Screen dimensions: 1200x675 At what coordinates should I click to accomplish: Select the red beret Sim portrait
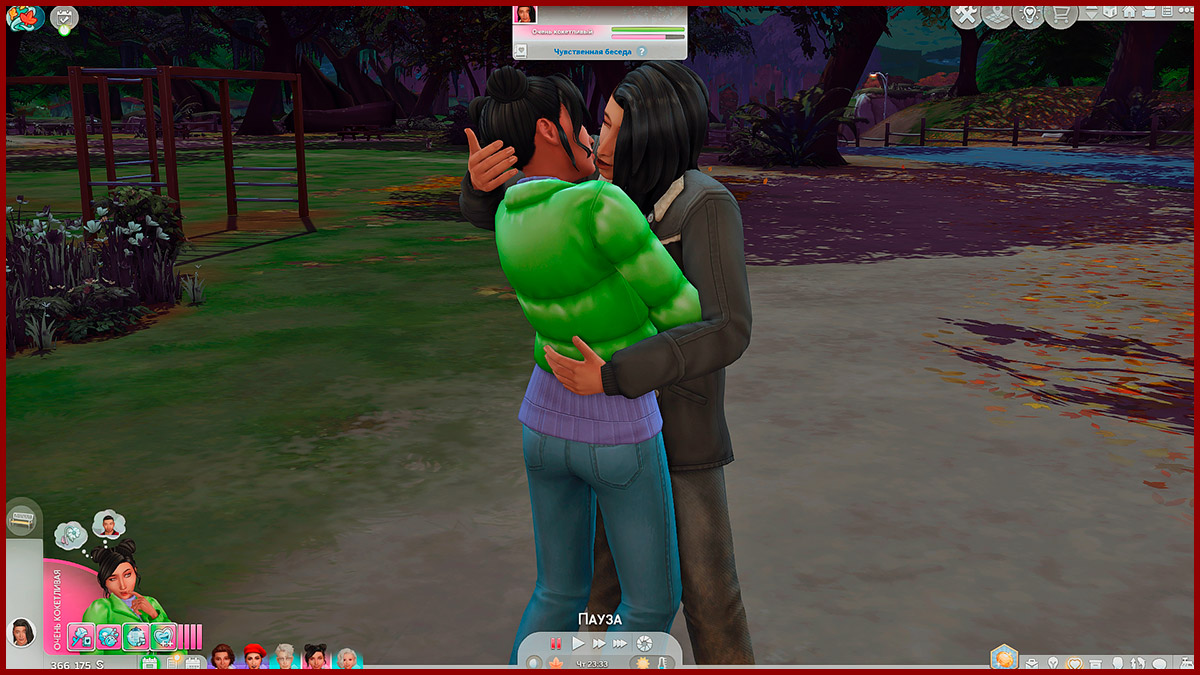(x=254, y=657)
